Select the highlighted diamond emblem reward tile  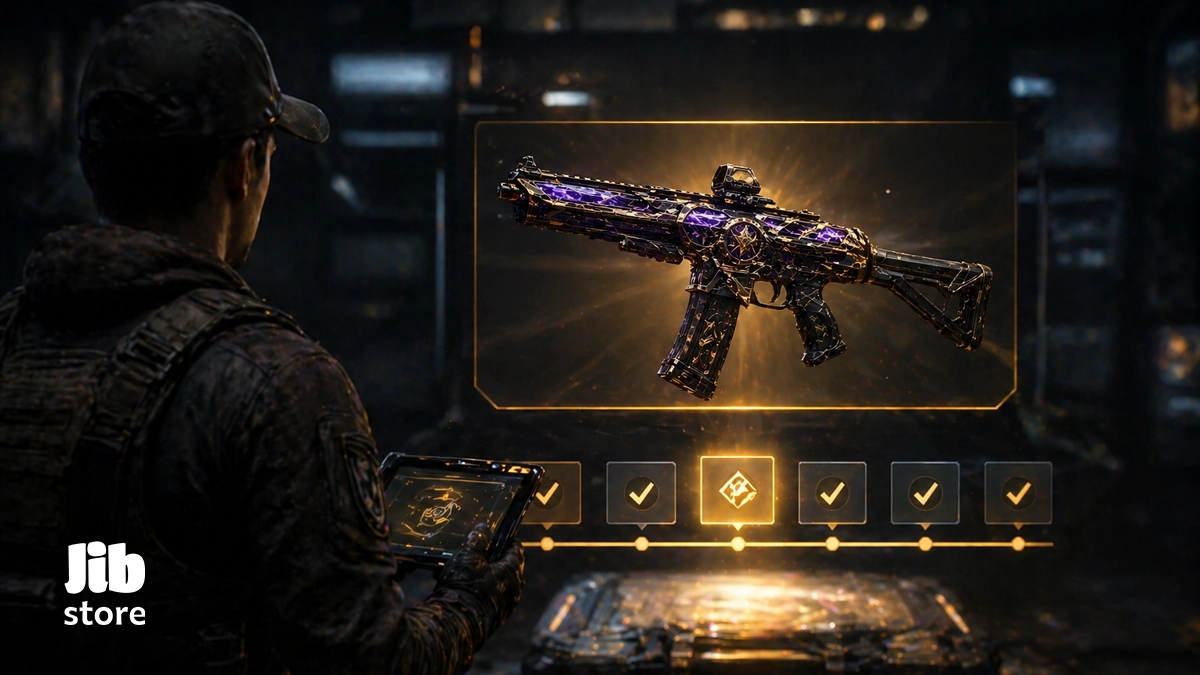point(737,490)
